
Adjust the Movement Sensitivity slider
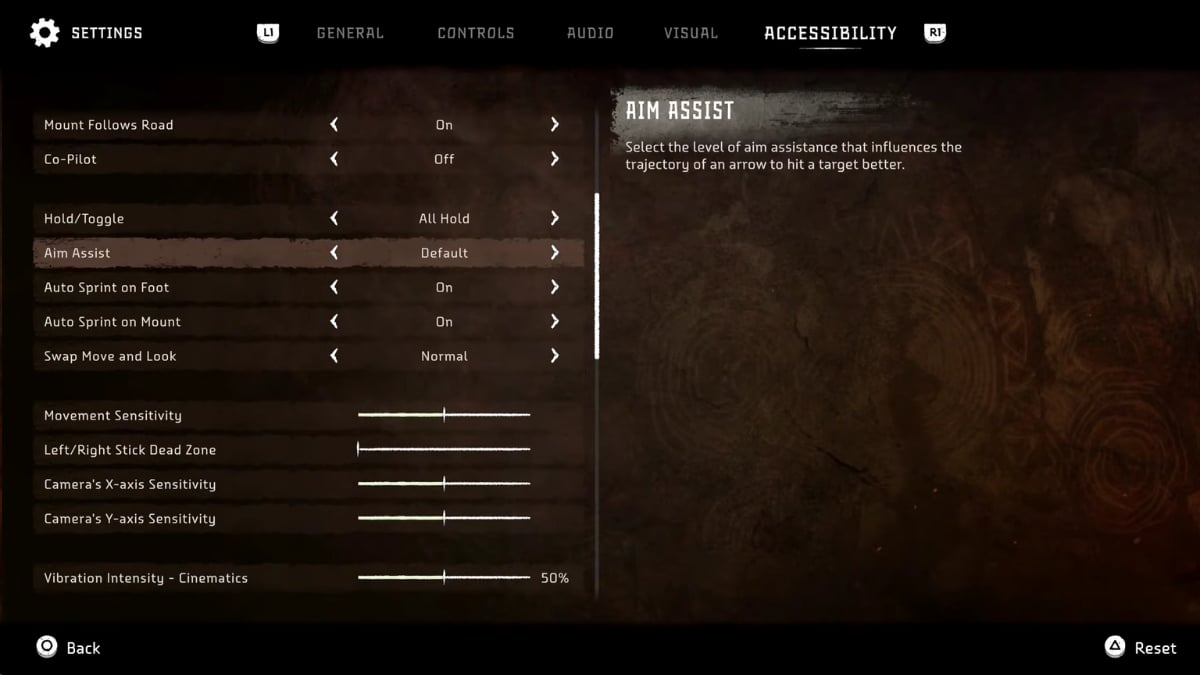pos(444,415)
